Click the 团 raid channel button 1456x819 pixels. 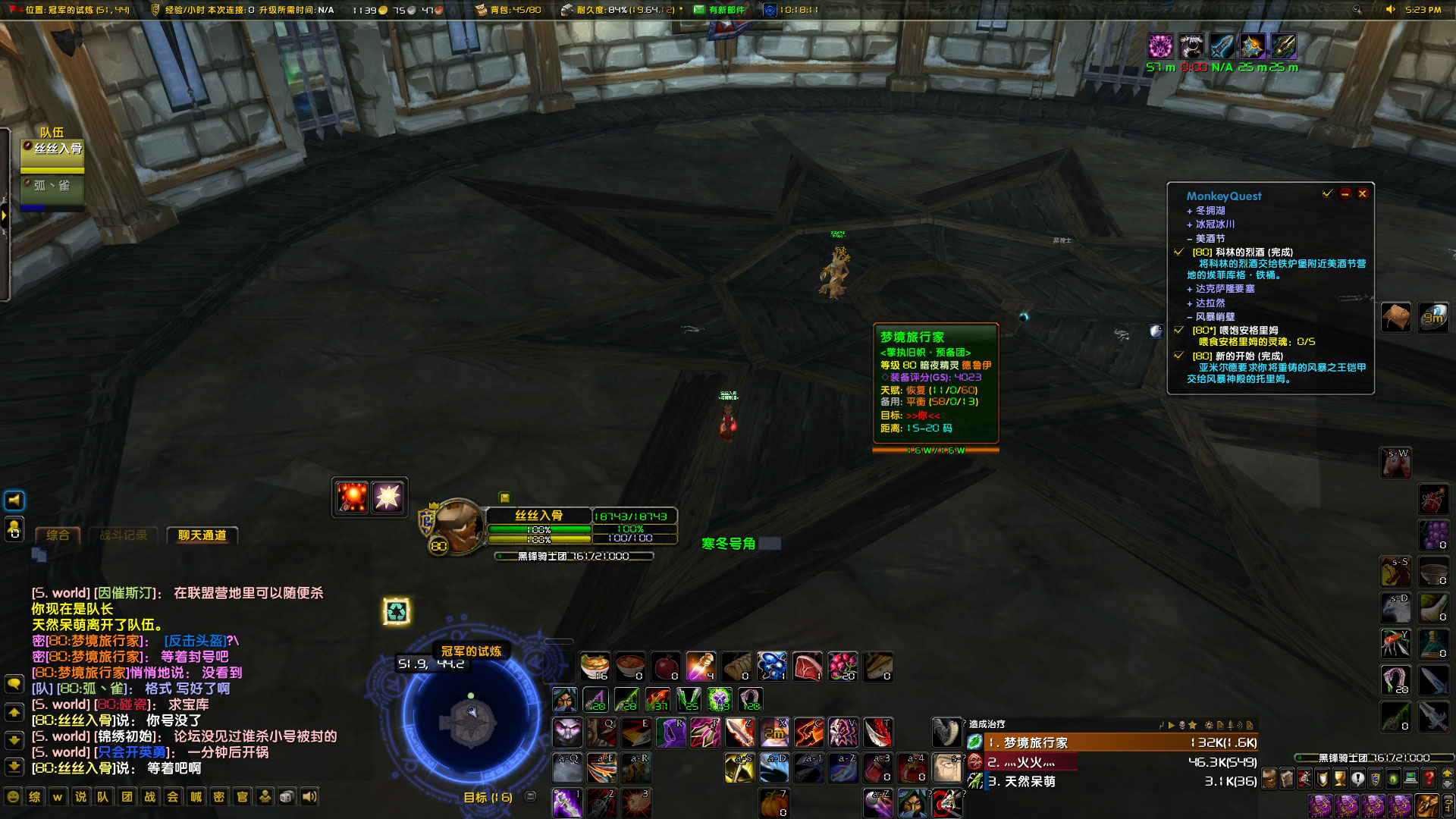coord(126,797)
